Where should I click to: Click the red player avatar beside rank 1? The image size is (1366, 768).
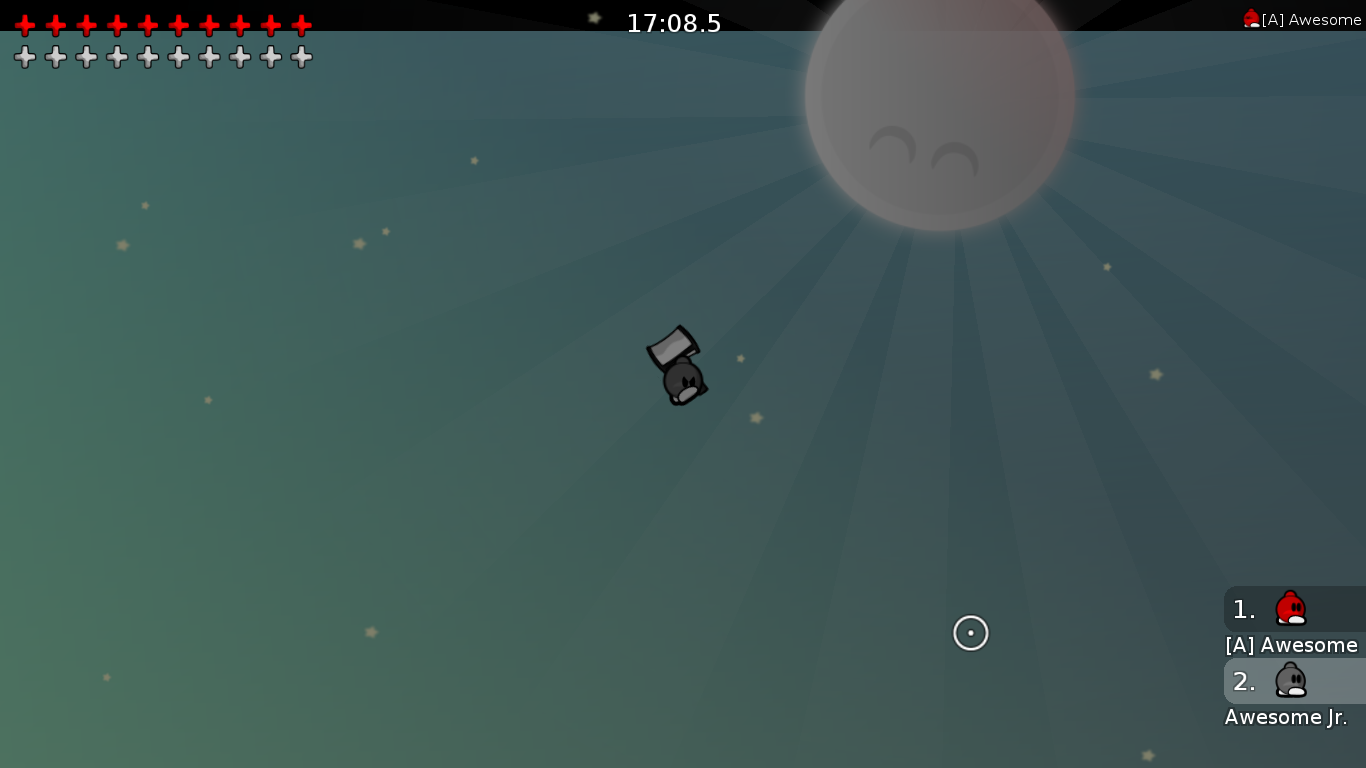point(1290,609)
